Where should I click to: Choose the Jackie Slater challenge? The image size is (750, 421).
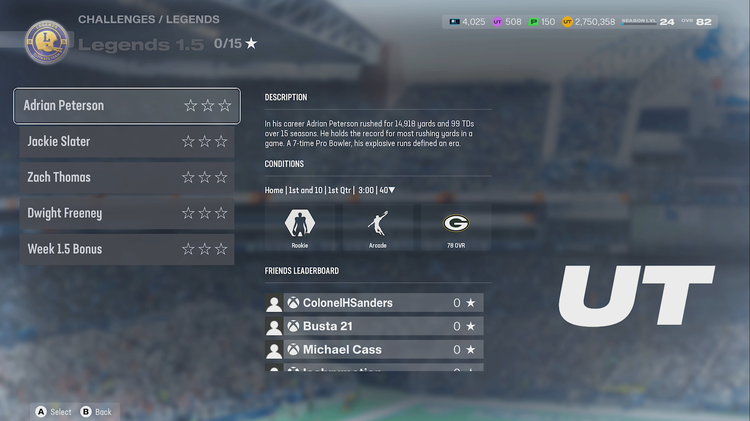127,141
